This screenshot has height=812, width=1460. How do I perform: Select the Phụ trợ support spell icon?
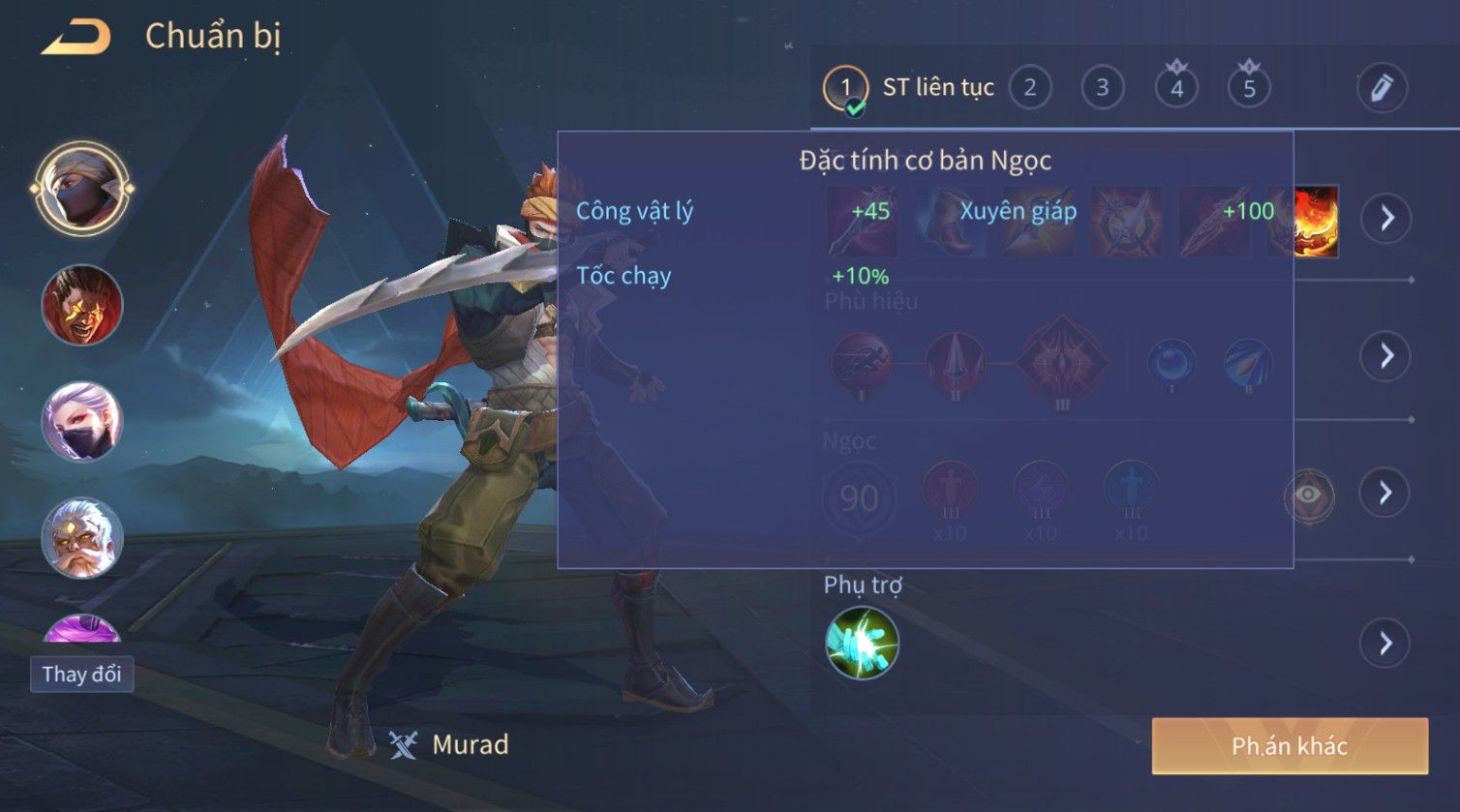tap(862, 643)
